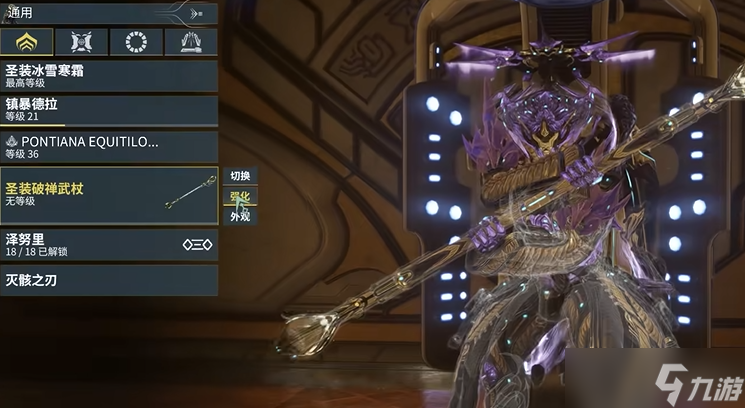
Task: Select the warframe loadout tab with lotus emblem
Action: pos(27,42)
